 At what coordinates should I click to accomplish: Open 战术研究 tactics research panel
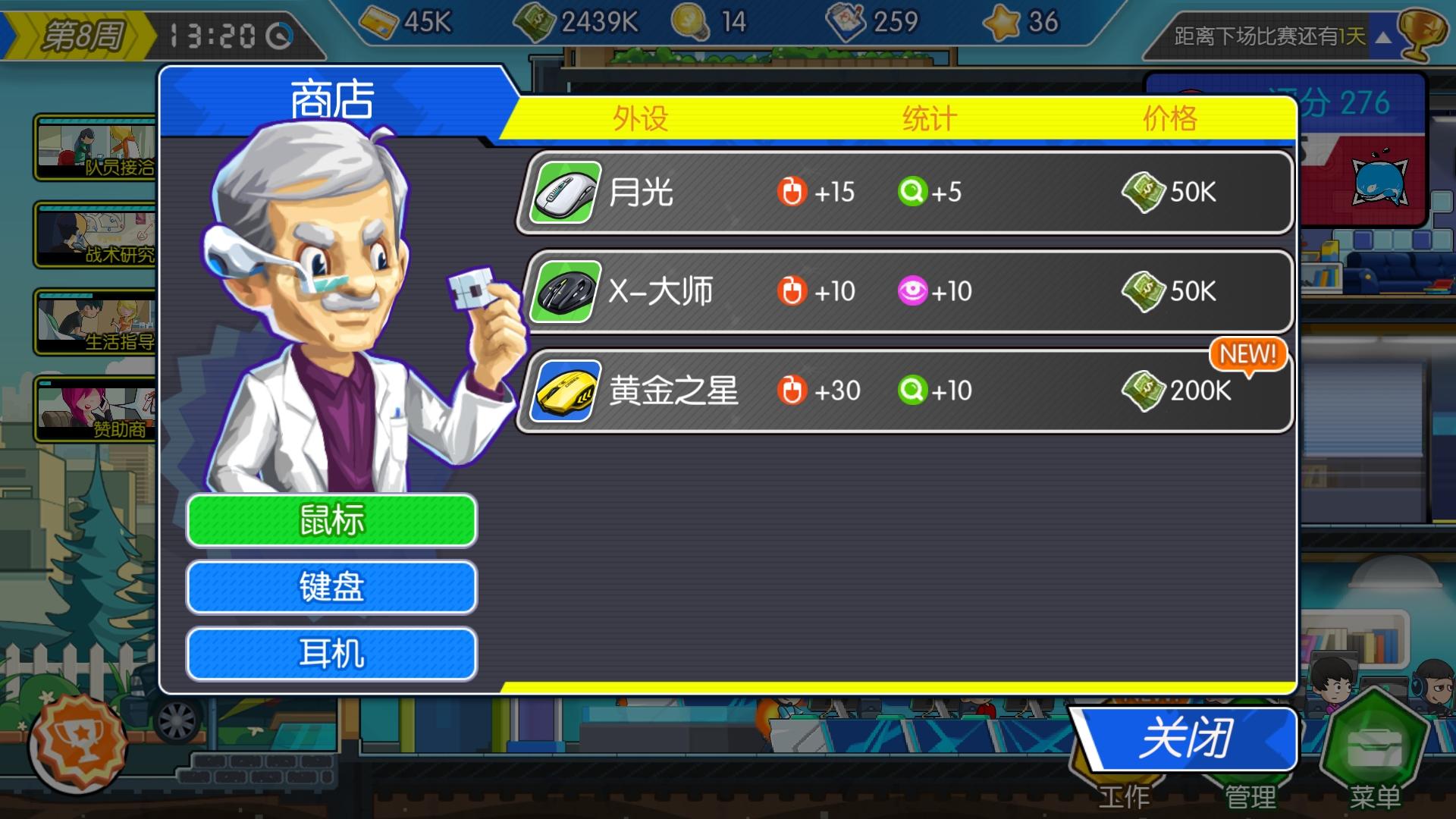(96, 235)
